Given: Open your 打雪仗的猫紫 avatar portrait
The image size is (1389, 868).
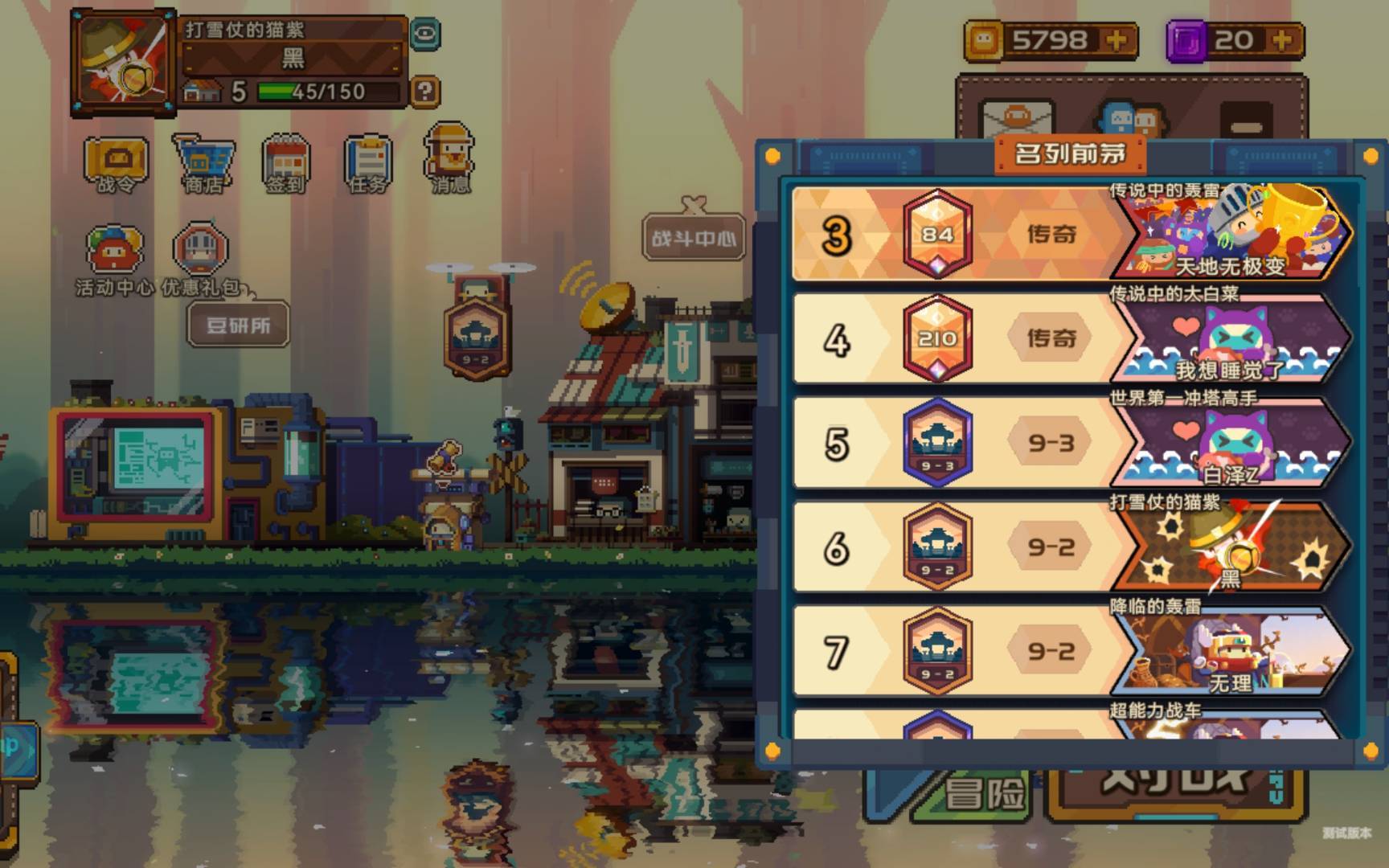Looking at the screenshot, I should 125,60.
